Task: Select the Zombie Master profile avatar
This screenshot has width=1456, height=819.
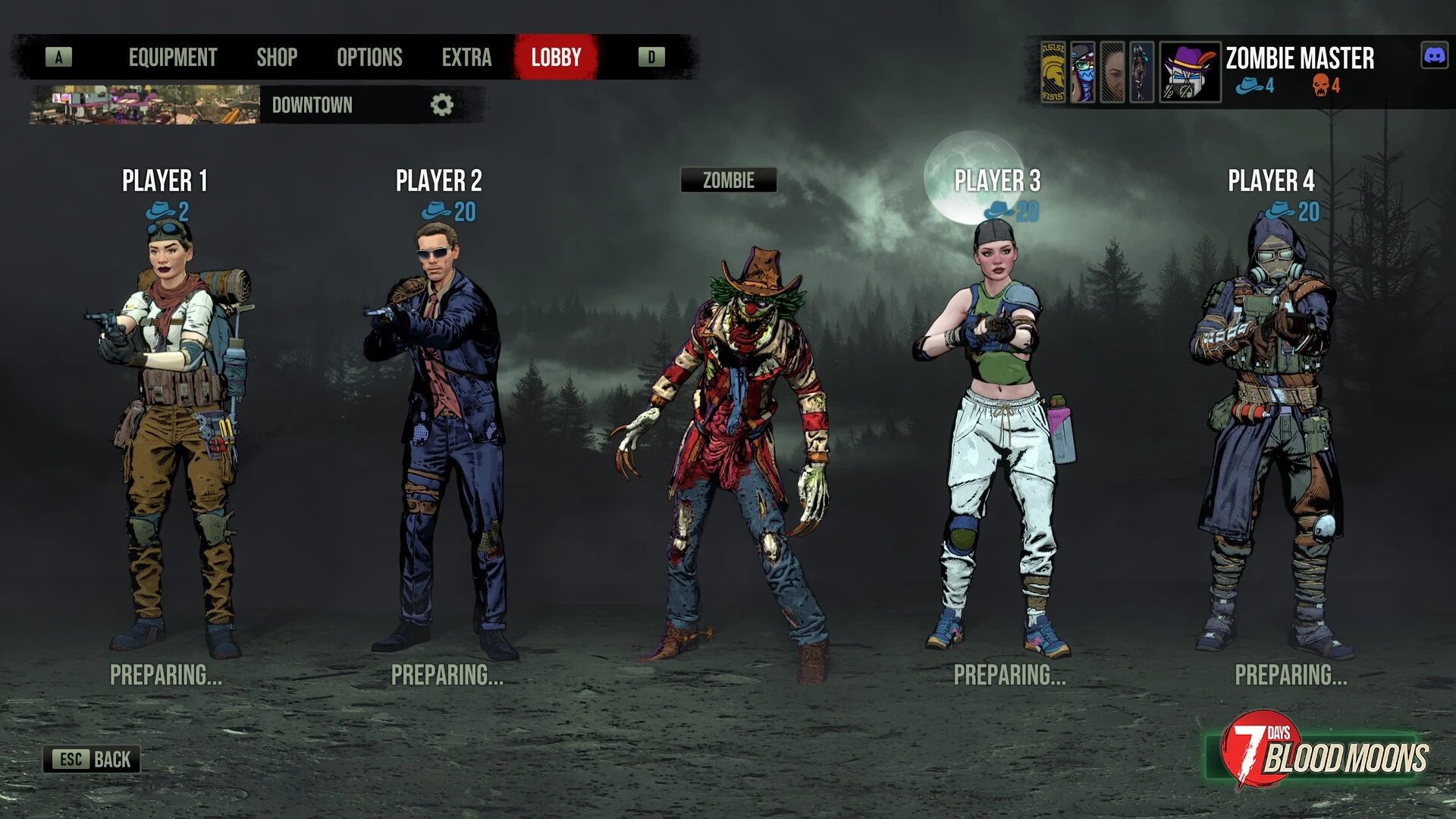Action: tap(1190, 72)
